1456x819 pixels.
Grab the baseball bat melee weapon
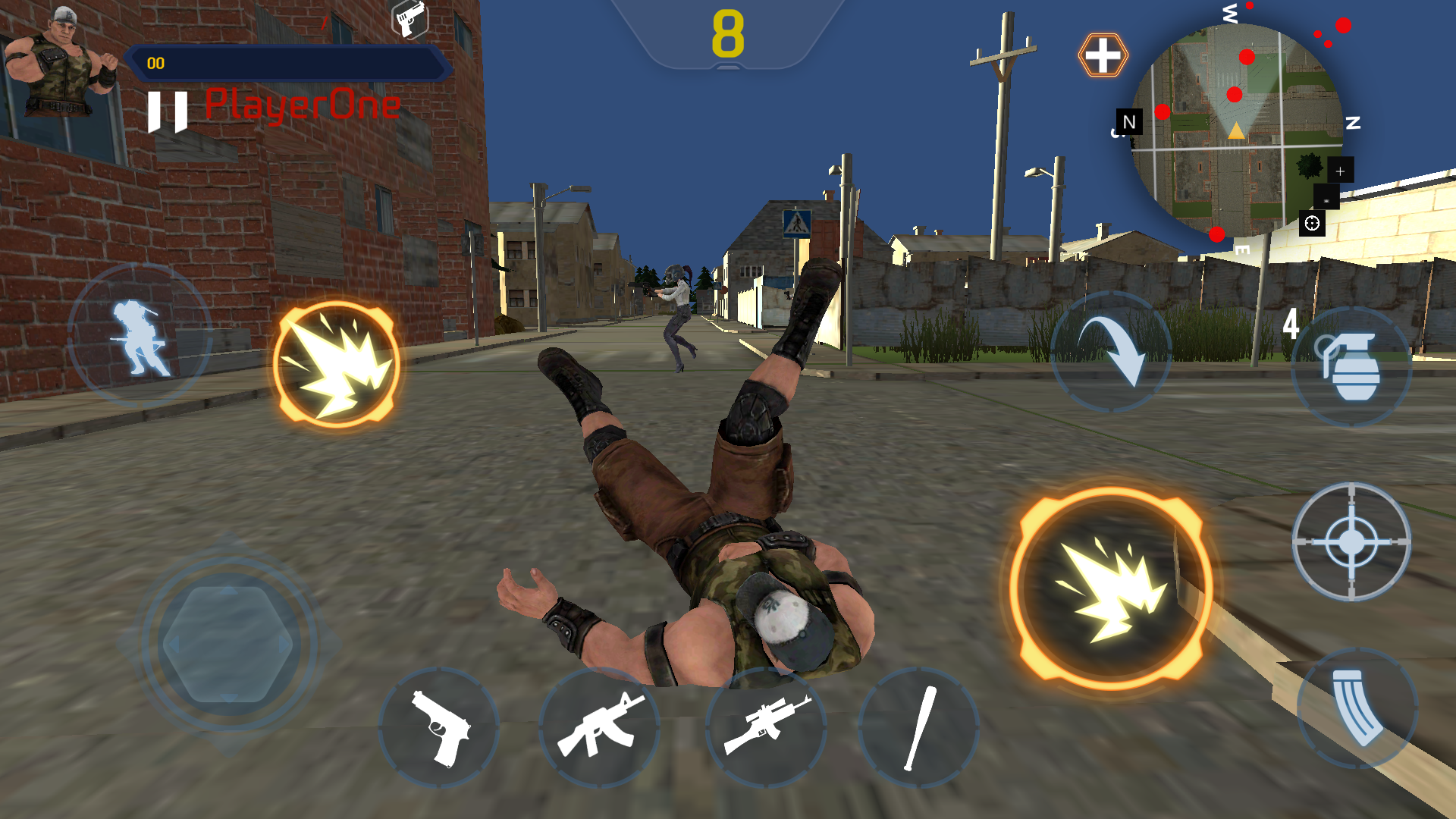click(x=920, y=728)
